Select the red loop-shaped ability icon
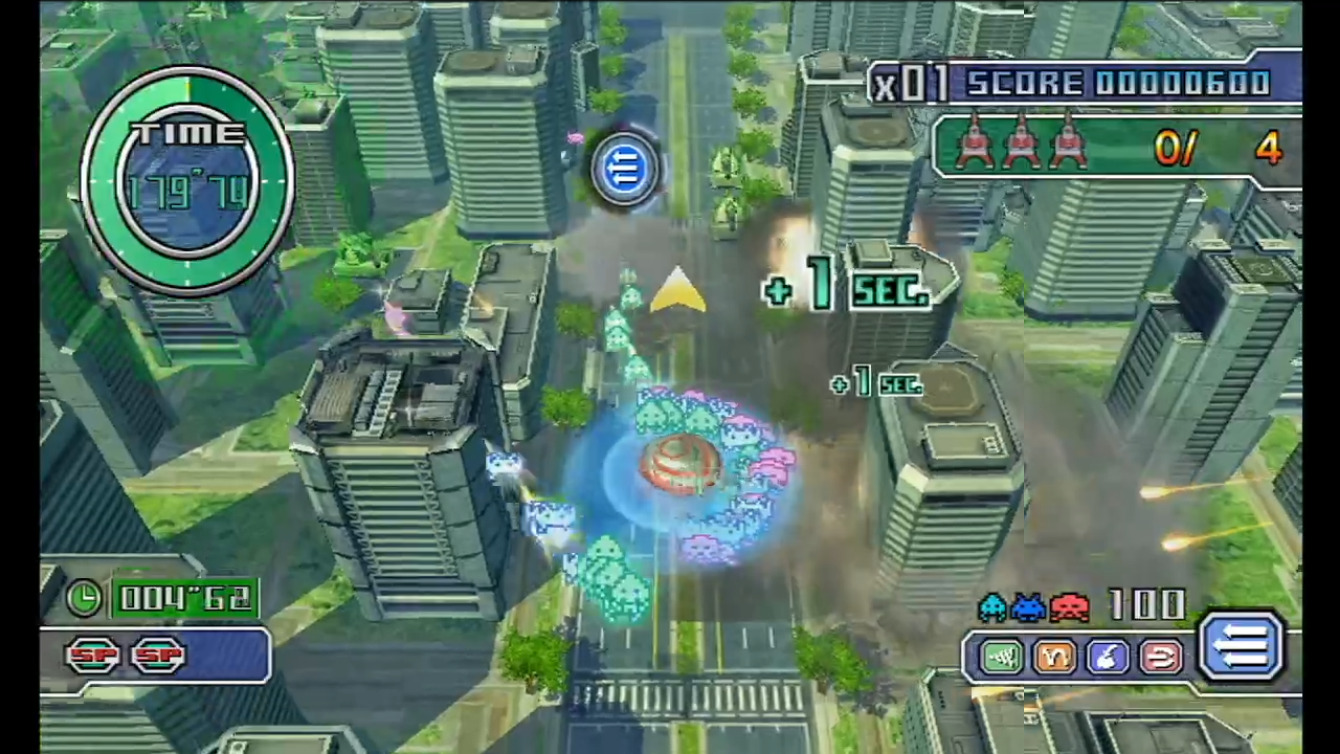Image resolution: width=1340 pixels, height=754 pixels. pos(1160,657)
